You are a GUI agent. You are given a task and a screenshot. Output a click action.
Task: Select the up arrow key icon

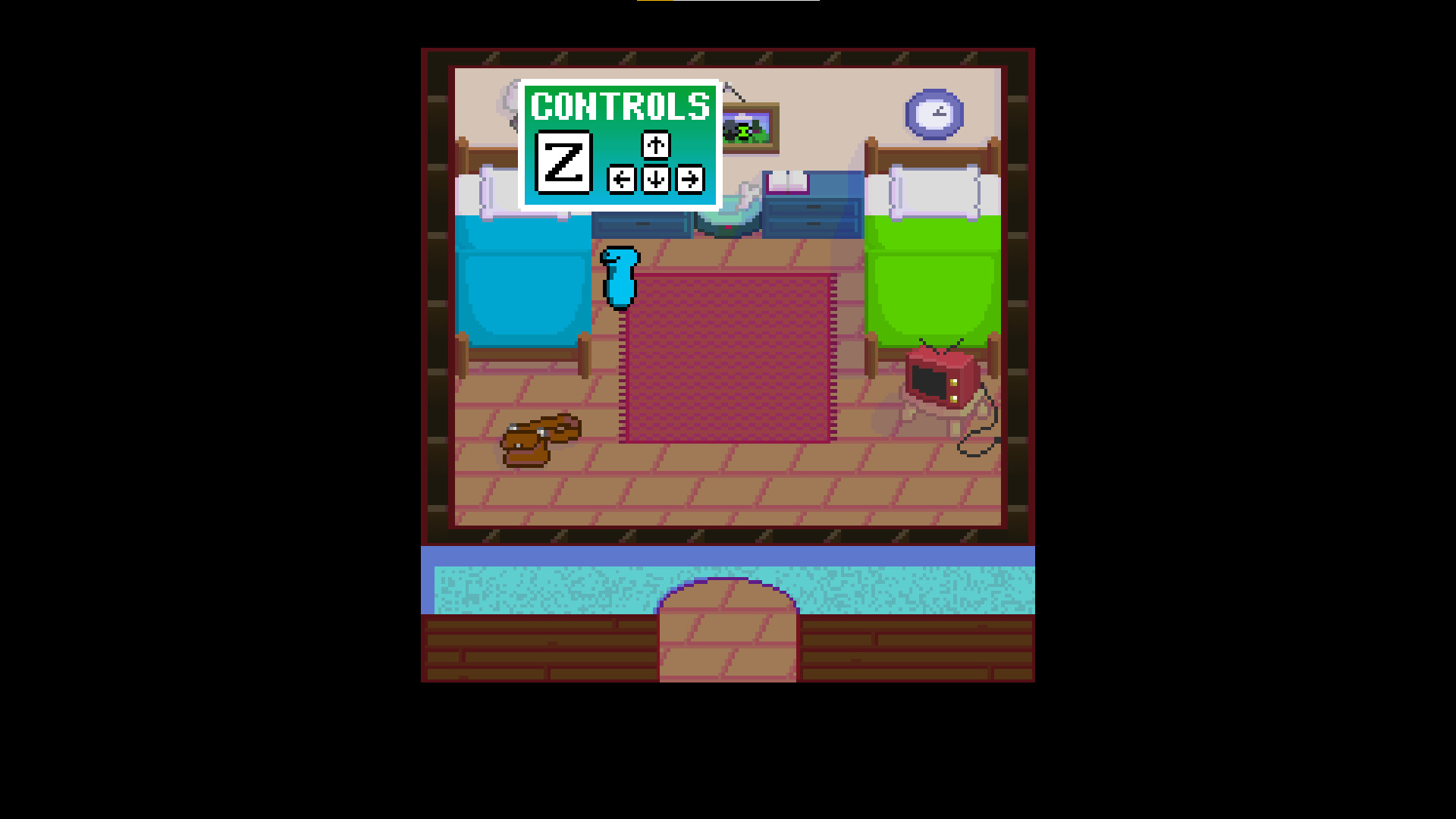(x=654, y=146)
